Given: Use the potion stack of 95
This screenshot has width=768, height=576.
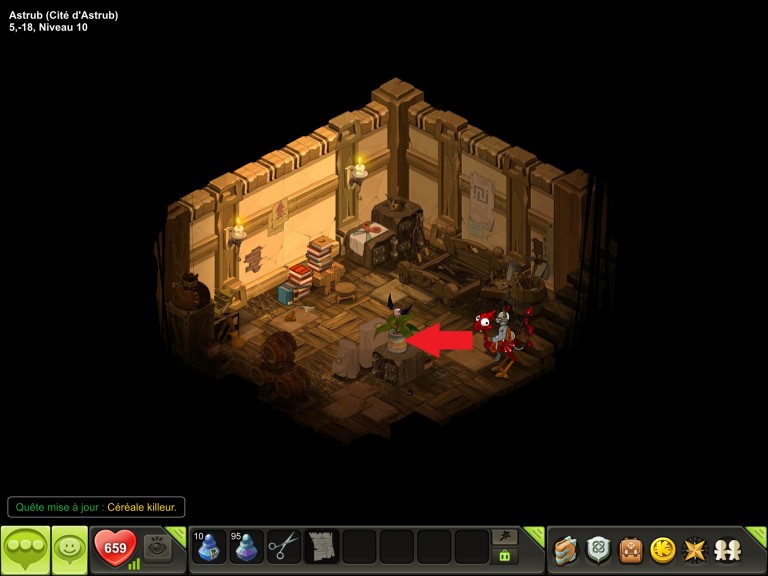Looking at the screenshot, I should coord(246,547).
